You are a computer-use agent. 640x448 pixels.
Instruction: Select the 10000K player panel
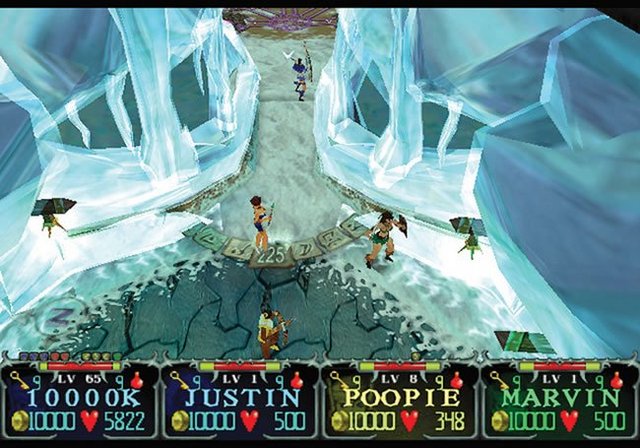click(80, 400)
